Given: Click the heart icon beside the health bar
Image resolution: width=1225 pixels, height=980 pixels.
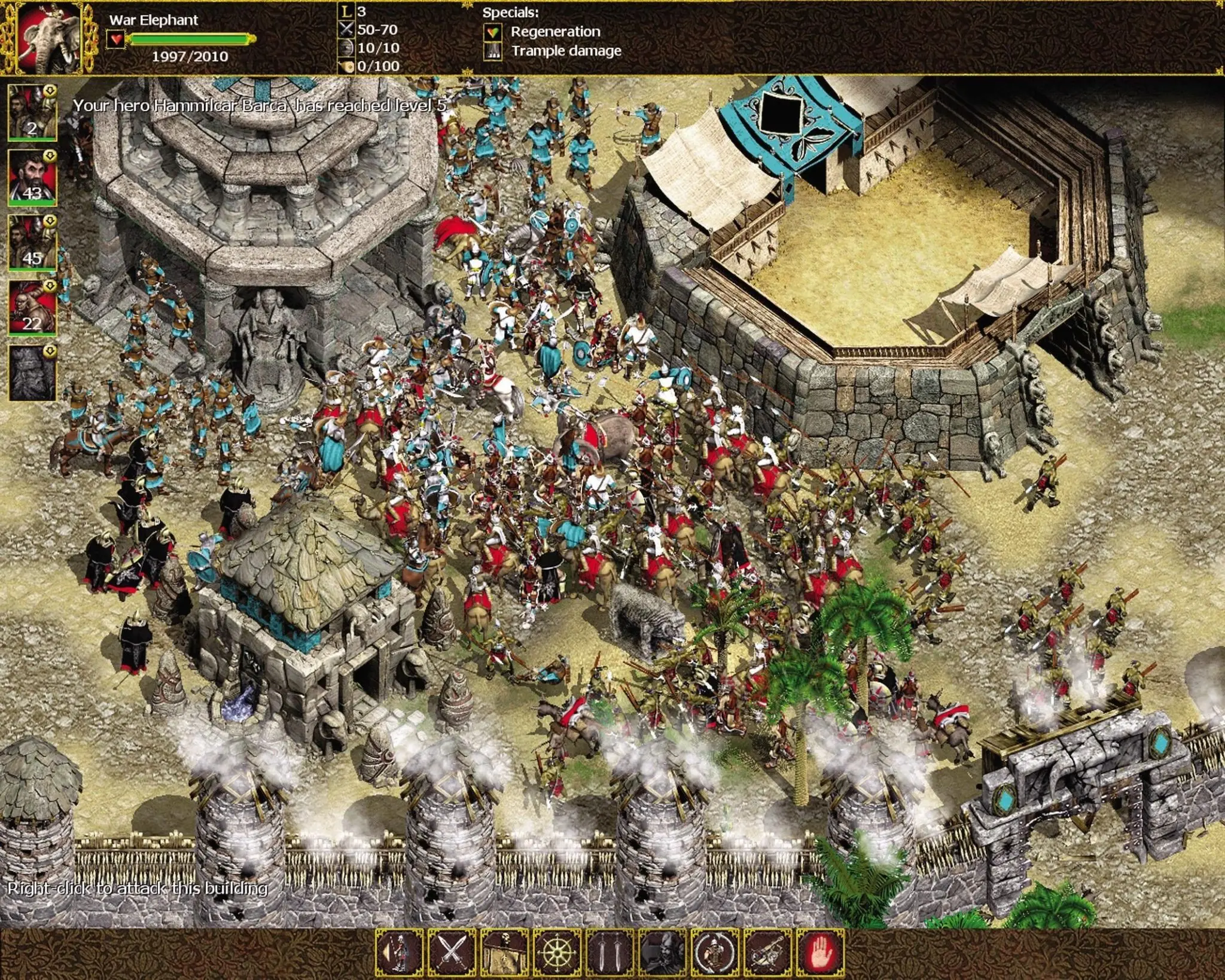Looking at the screenshot, I should point(117,37).
